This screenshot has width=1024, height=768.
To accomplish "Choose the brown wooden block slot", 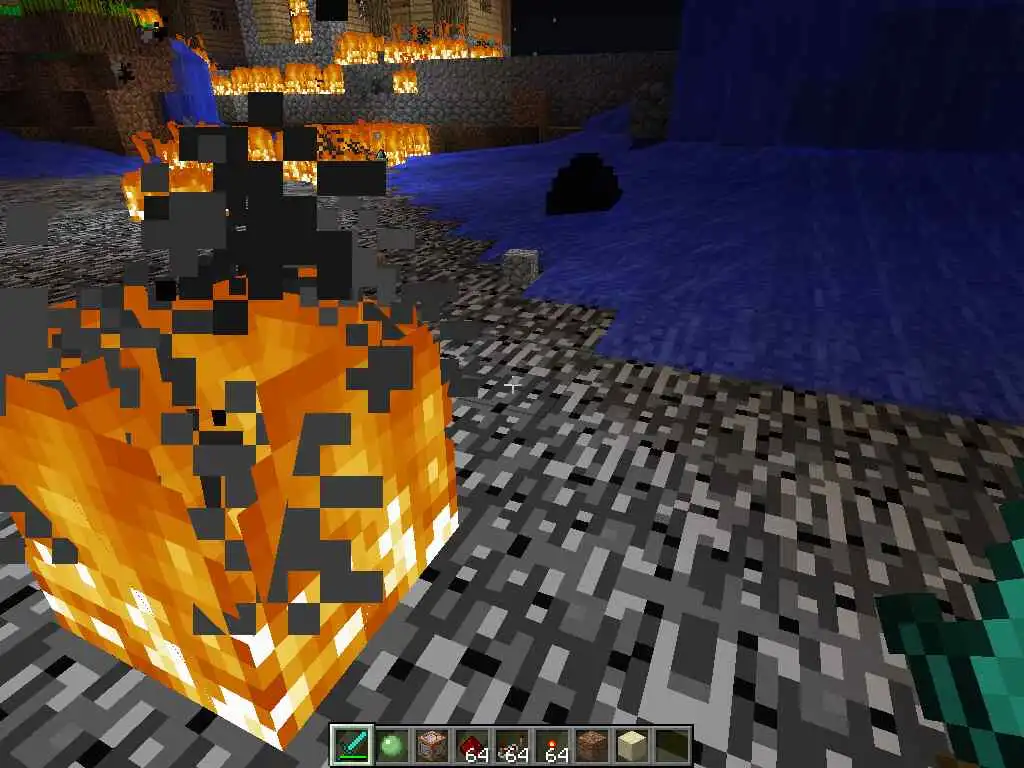I will click(x=431, y=745).
